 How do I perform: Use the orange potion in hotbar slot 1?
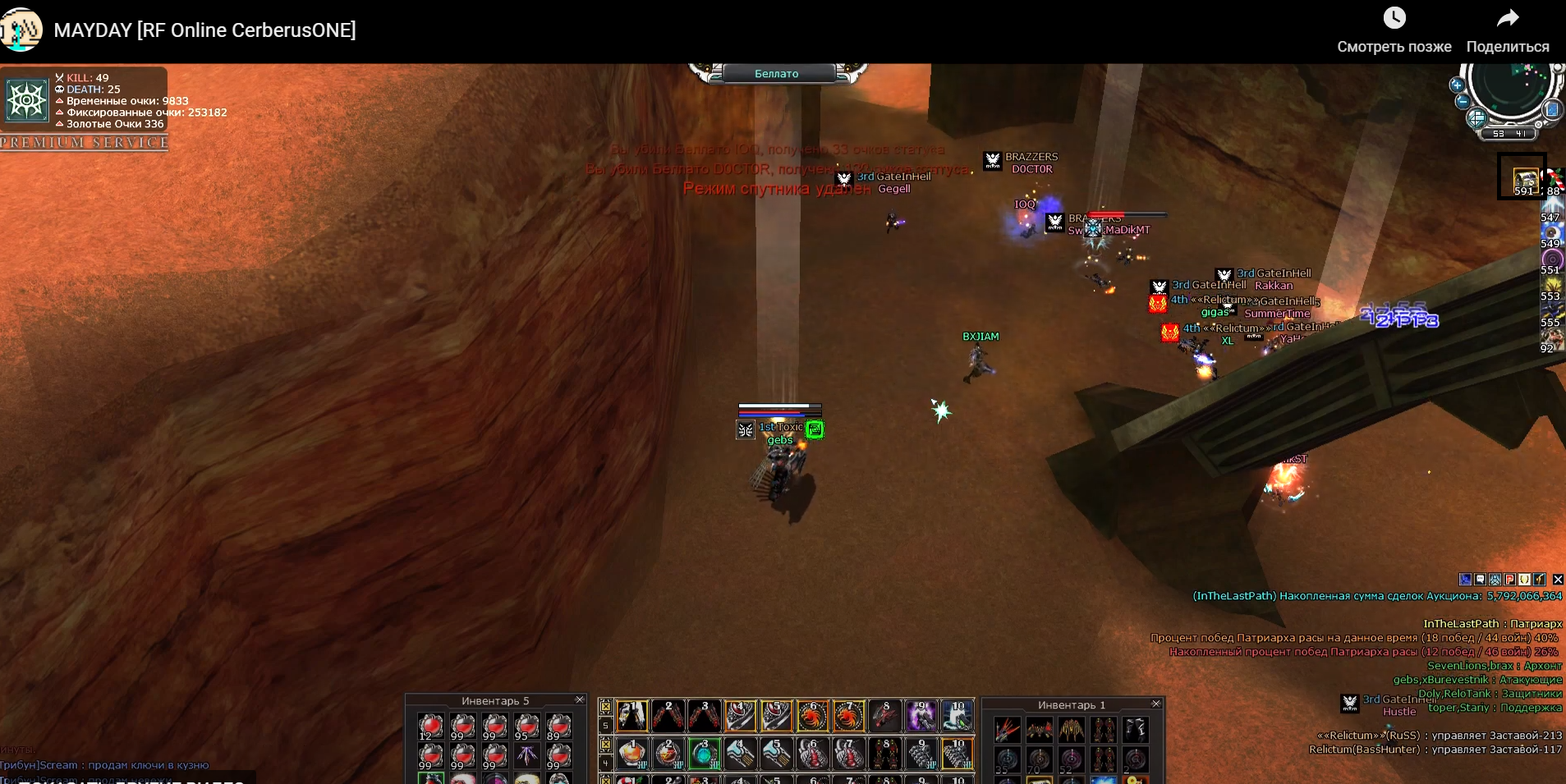click(x=631, y=754)
